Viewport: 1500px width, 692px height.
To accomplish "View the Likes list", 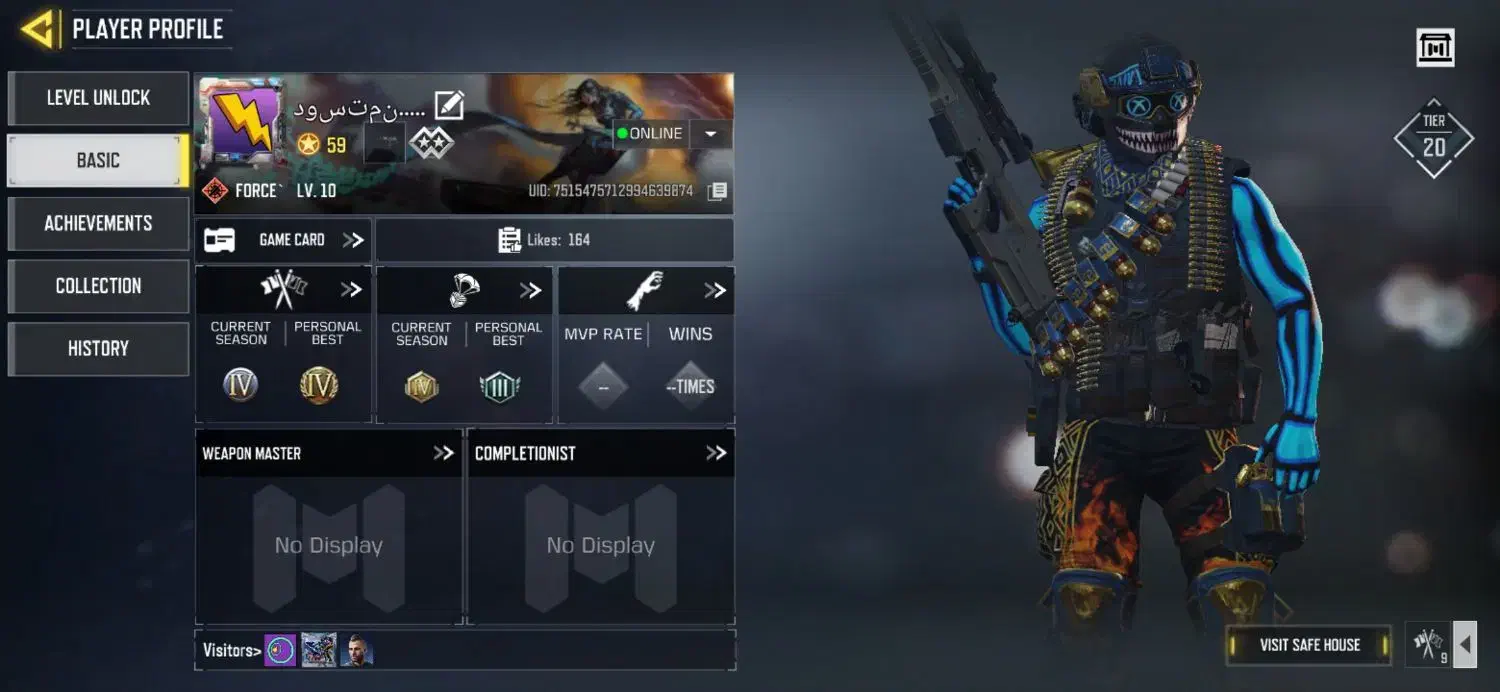I will point(554,240).
